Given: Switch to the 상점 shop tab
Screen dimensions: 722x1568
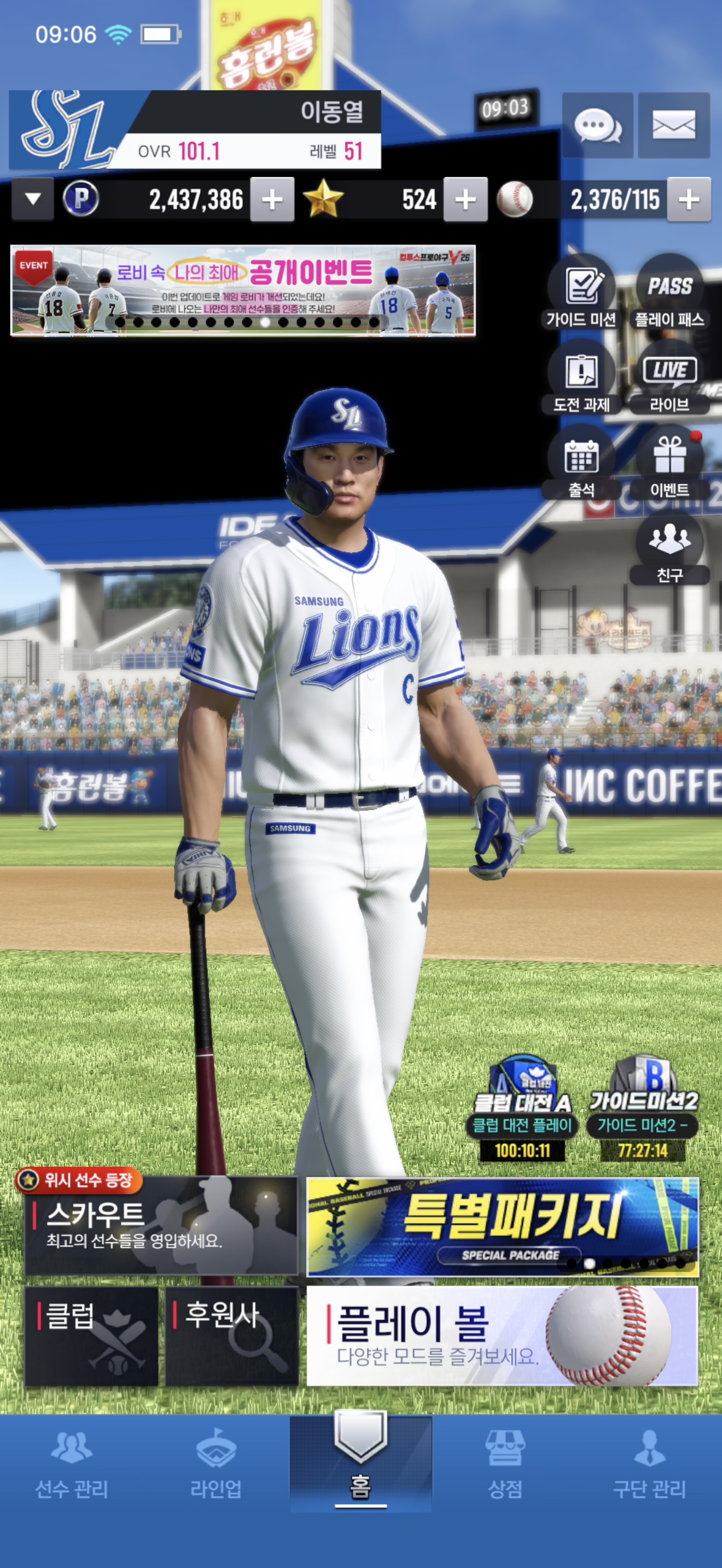Looking at the screenshot, I should tap(505, 1464).
